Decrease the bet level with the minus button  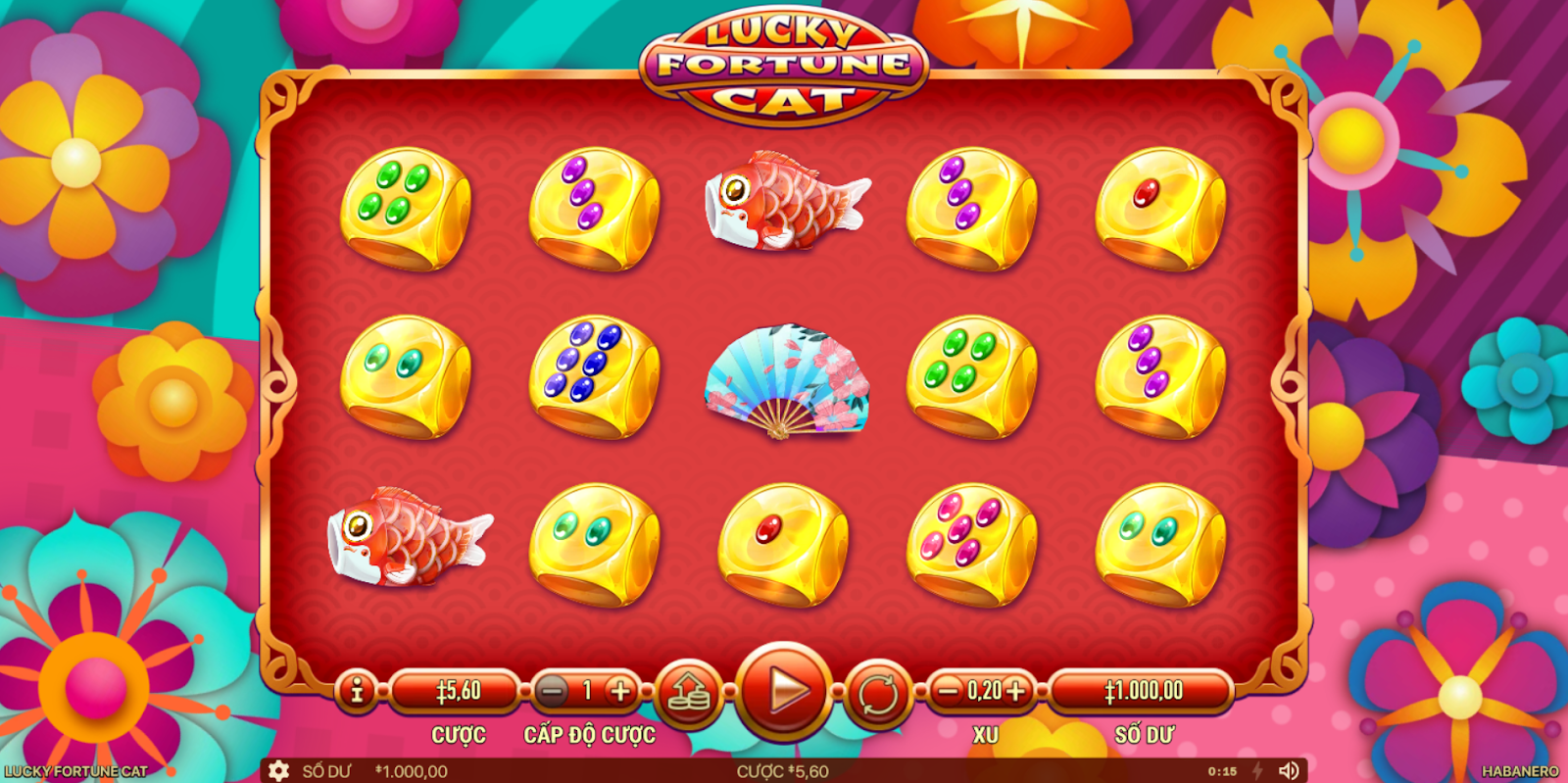tap(554, 690)
